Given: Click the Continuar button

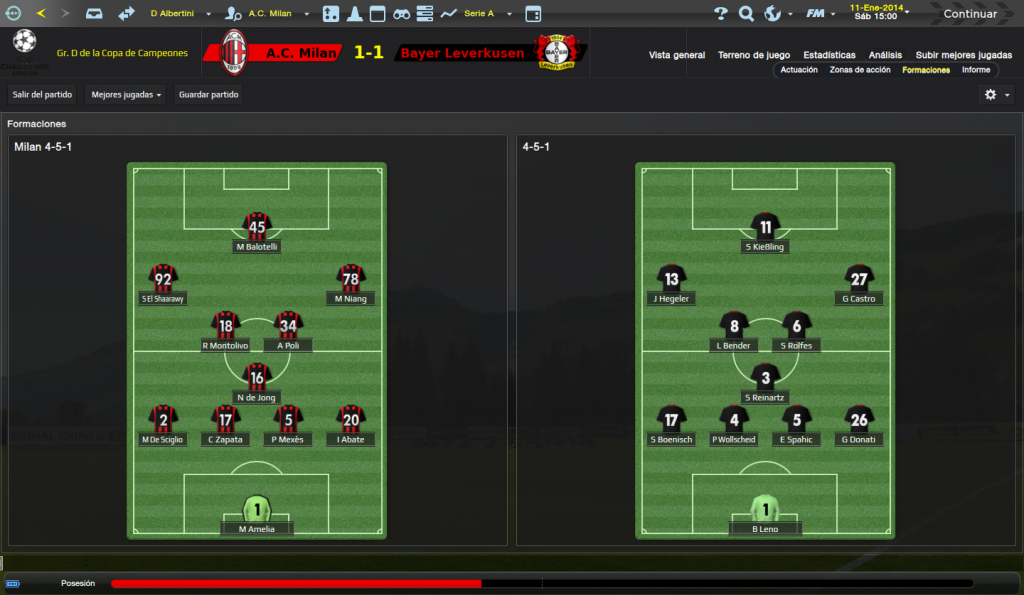Looking at the screenshot, I should point(970,14).
